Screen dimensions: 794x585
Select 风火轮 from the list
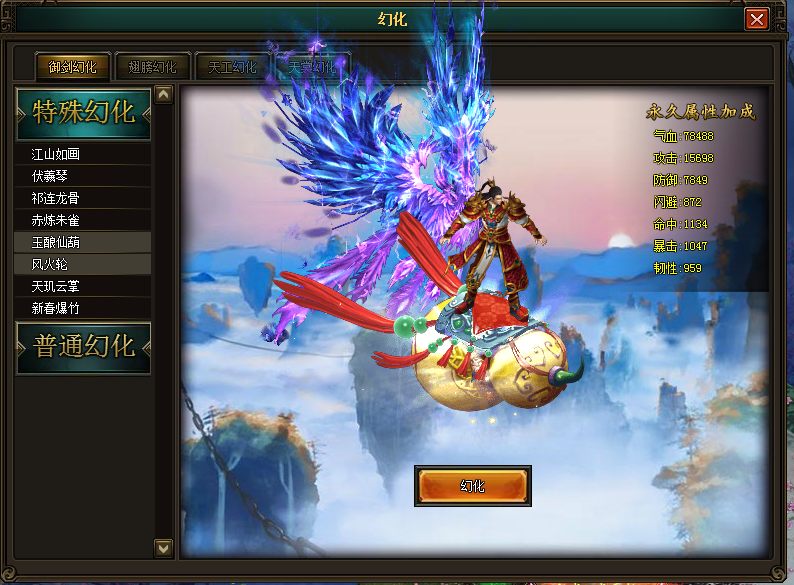click(x=84, y=264)
